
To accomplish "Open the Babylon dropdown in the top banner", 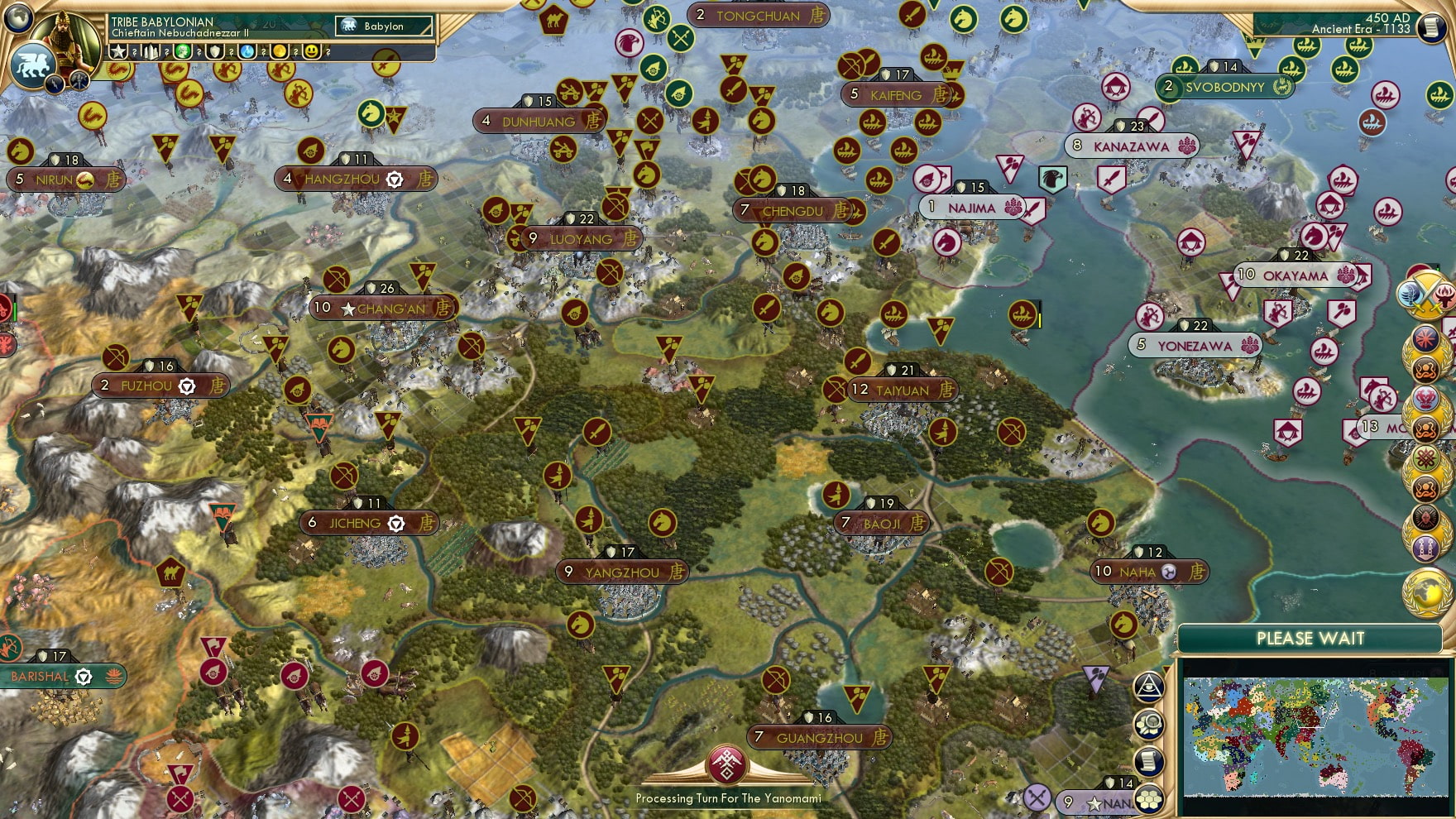I will (382, 26).
